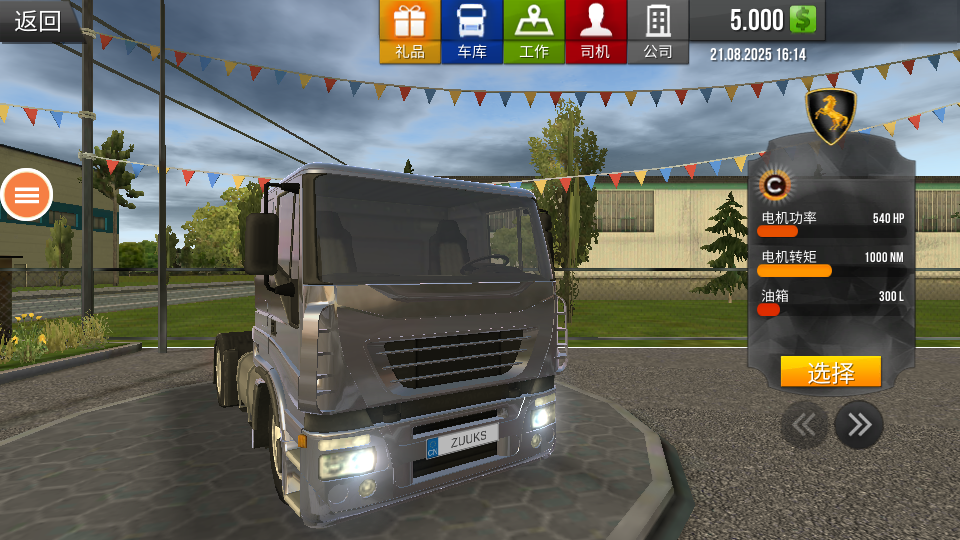The image size is (960, 540).
Task: Show the next truck with the right arrows
Action: click(x=858, y=425)
